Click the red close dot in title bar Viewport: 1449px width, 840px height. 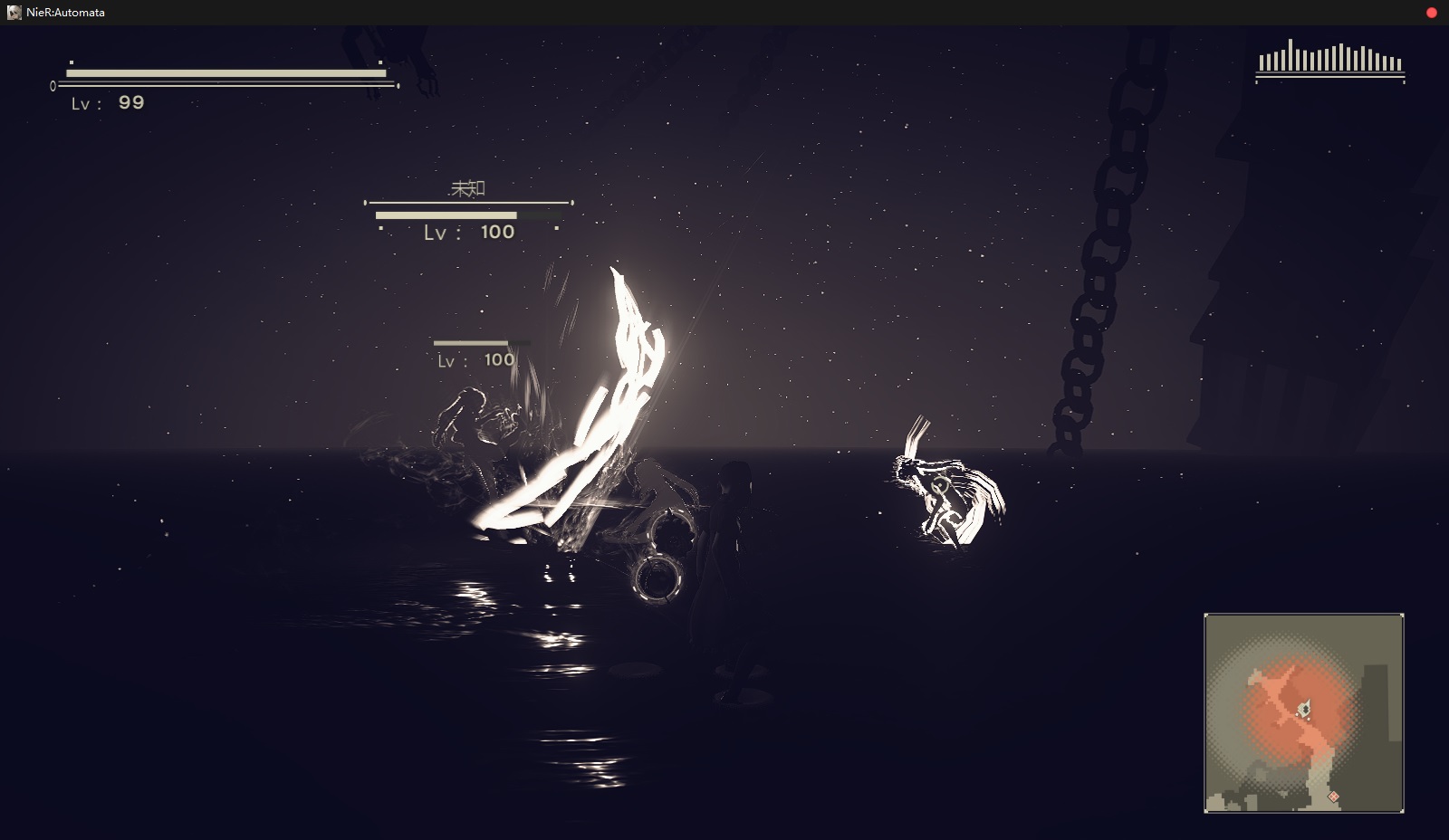[1432, 13]
